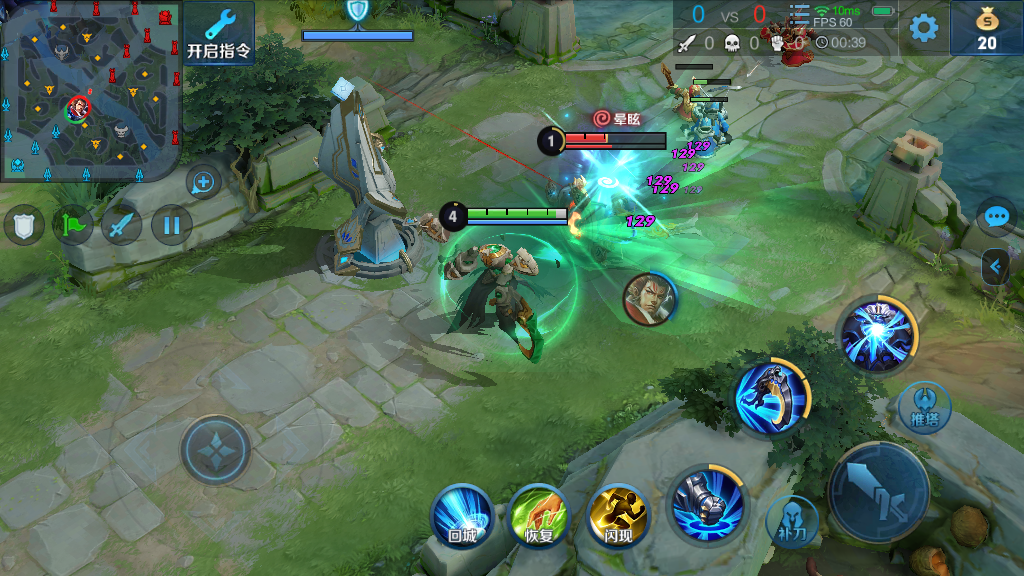Image resolution: width=1024 pixels, height=576 pixels.
Task: Hit the sword basic attack button
Action: click(x=878, y=492)
